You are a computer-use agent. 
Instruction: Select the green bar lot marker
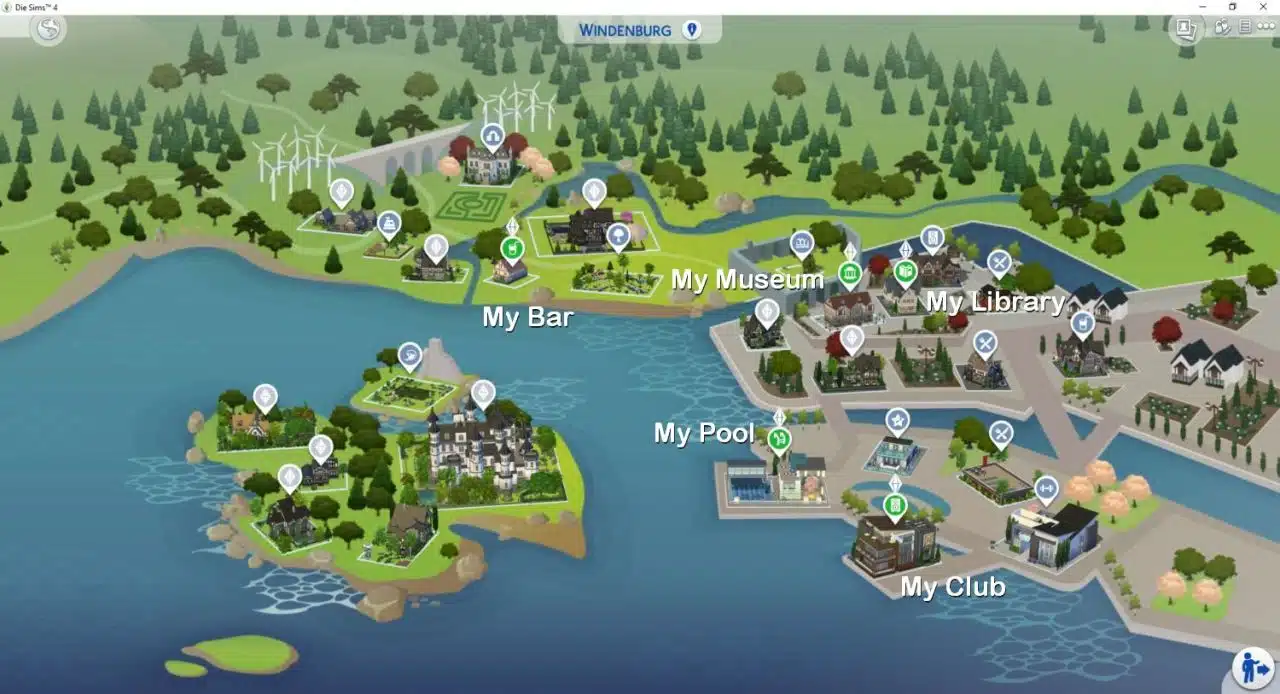click(511, 246)
